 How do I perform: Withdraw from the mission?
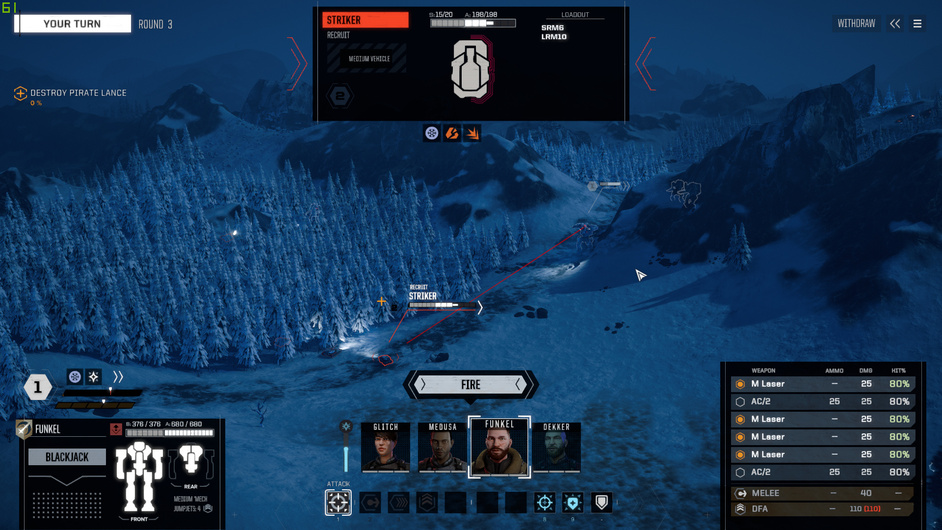[x=856, y=24]
